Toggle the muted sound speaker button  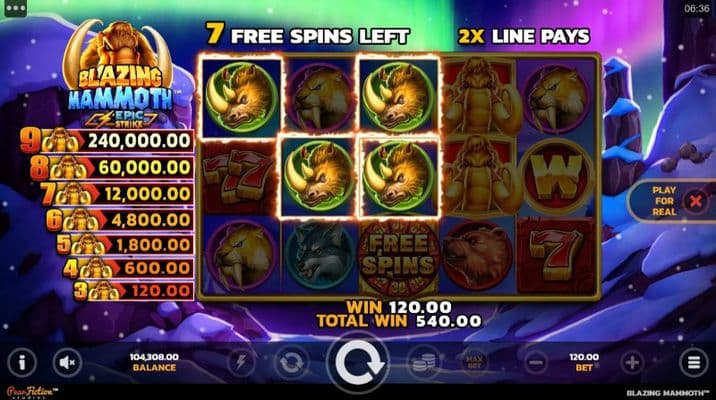point(68,362)
